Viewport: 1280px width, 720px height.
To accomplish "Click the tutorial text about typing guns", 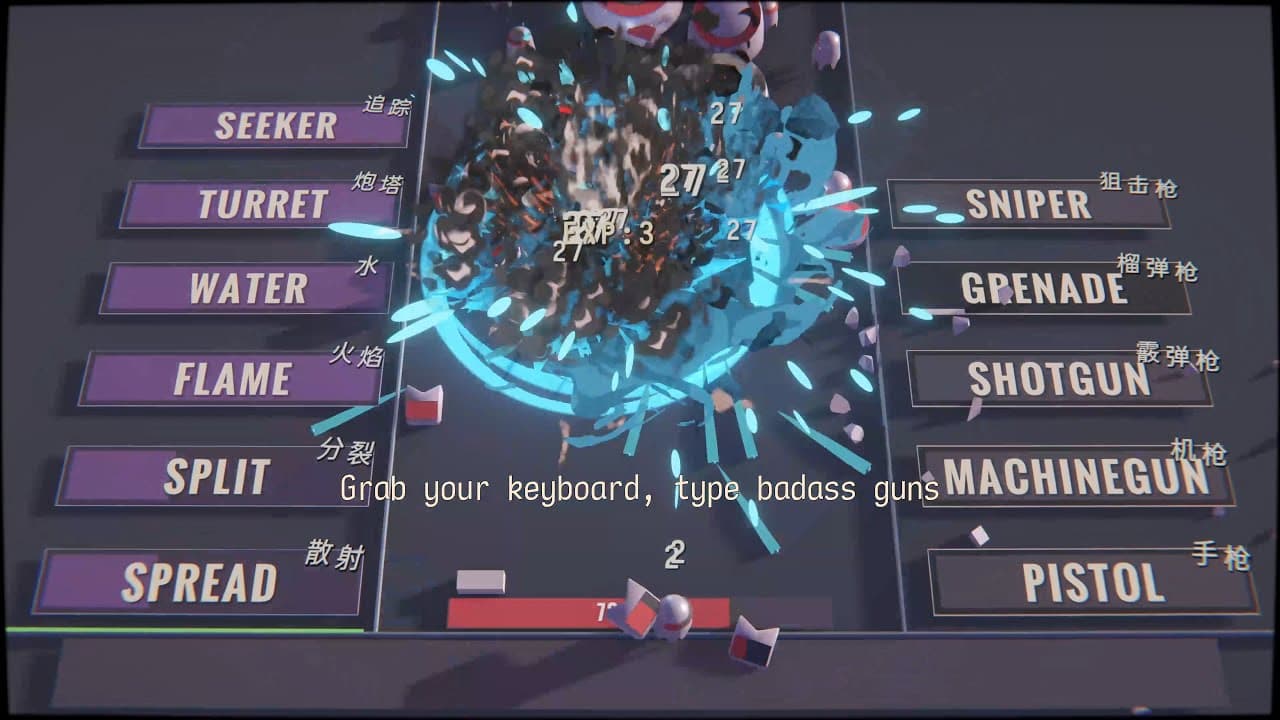I will 640,490.
